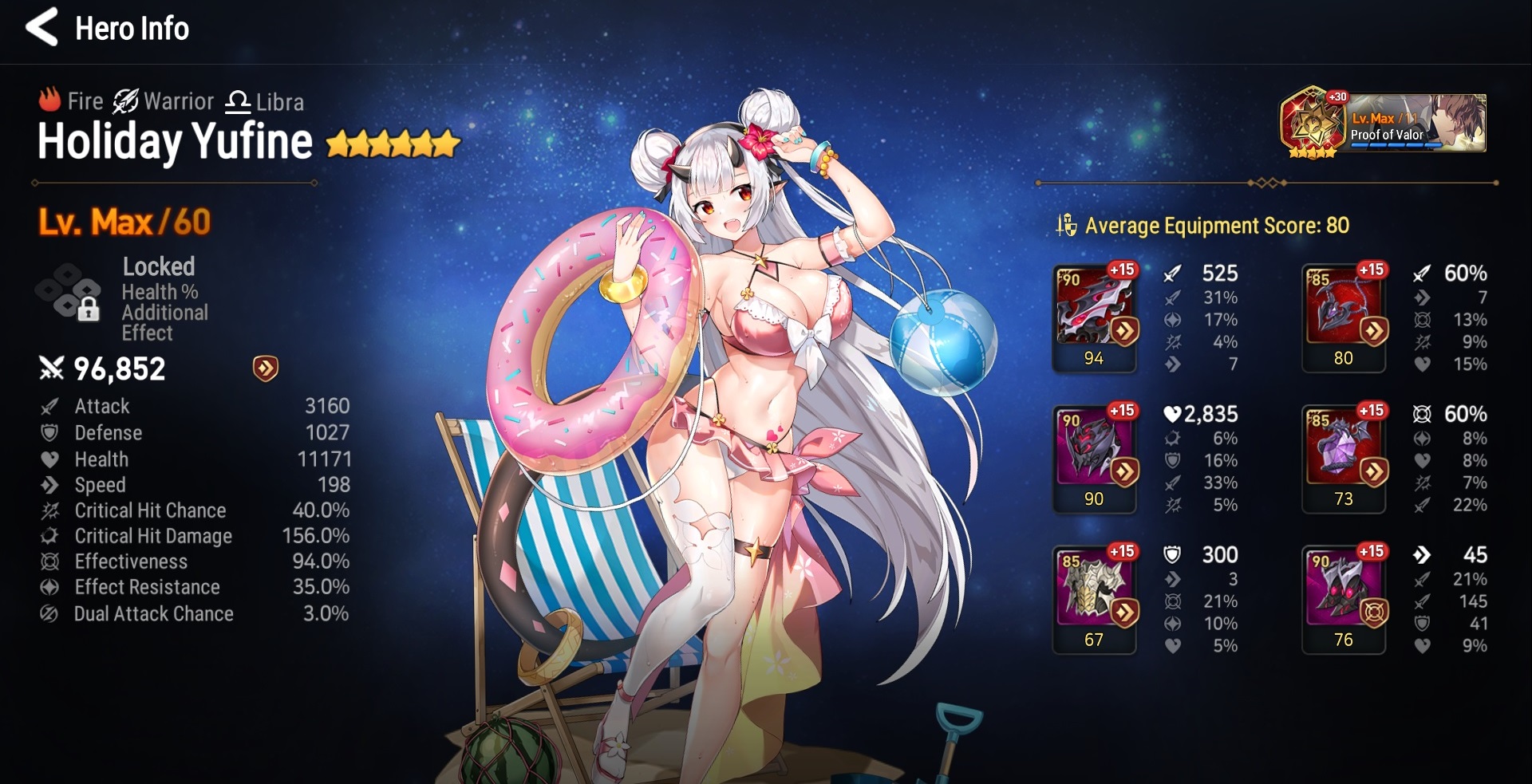Tap the badge beside combat power 96,852
This screenshot has width=1532, height=784.
click(x=266, y=368)
